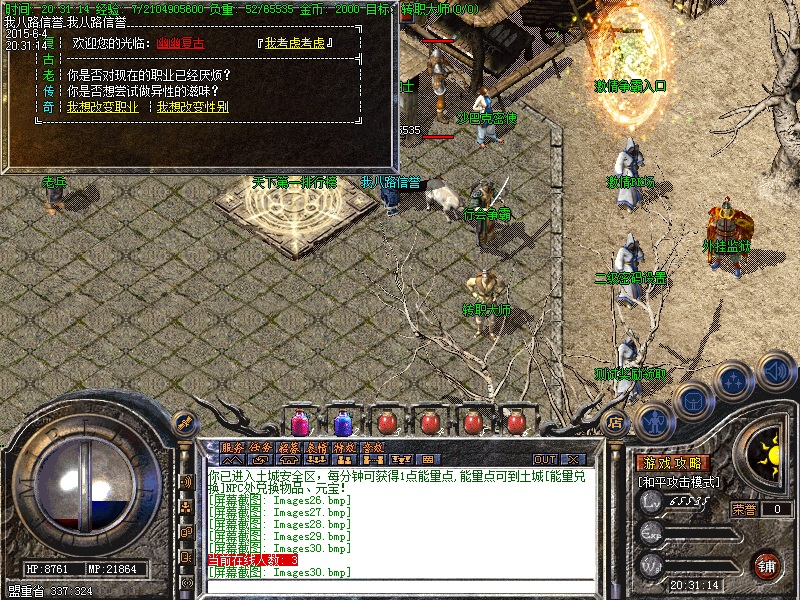Close the chat panel with X

point(573,459)
